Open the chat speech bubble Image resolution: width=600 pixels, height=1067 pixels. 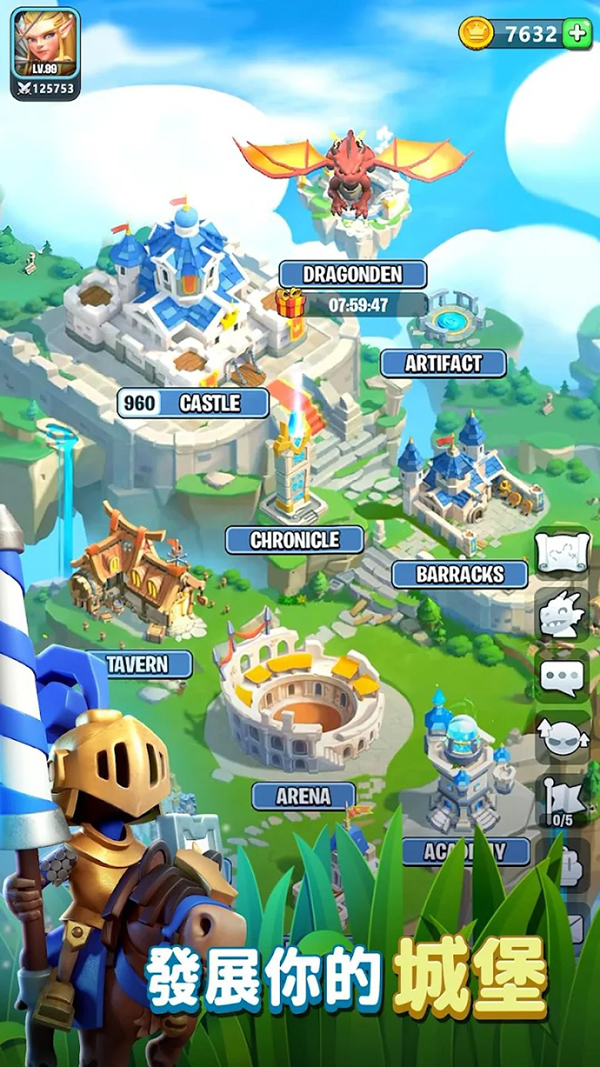pyautogui.click(x=563, y=678)
